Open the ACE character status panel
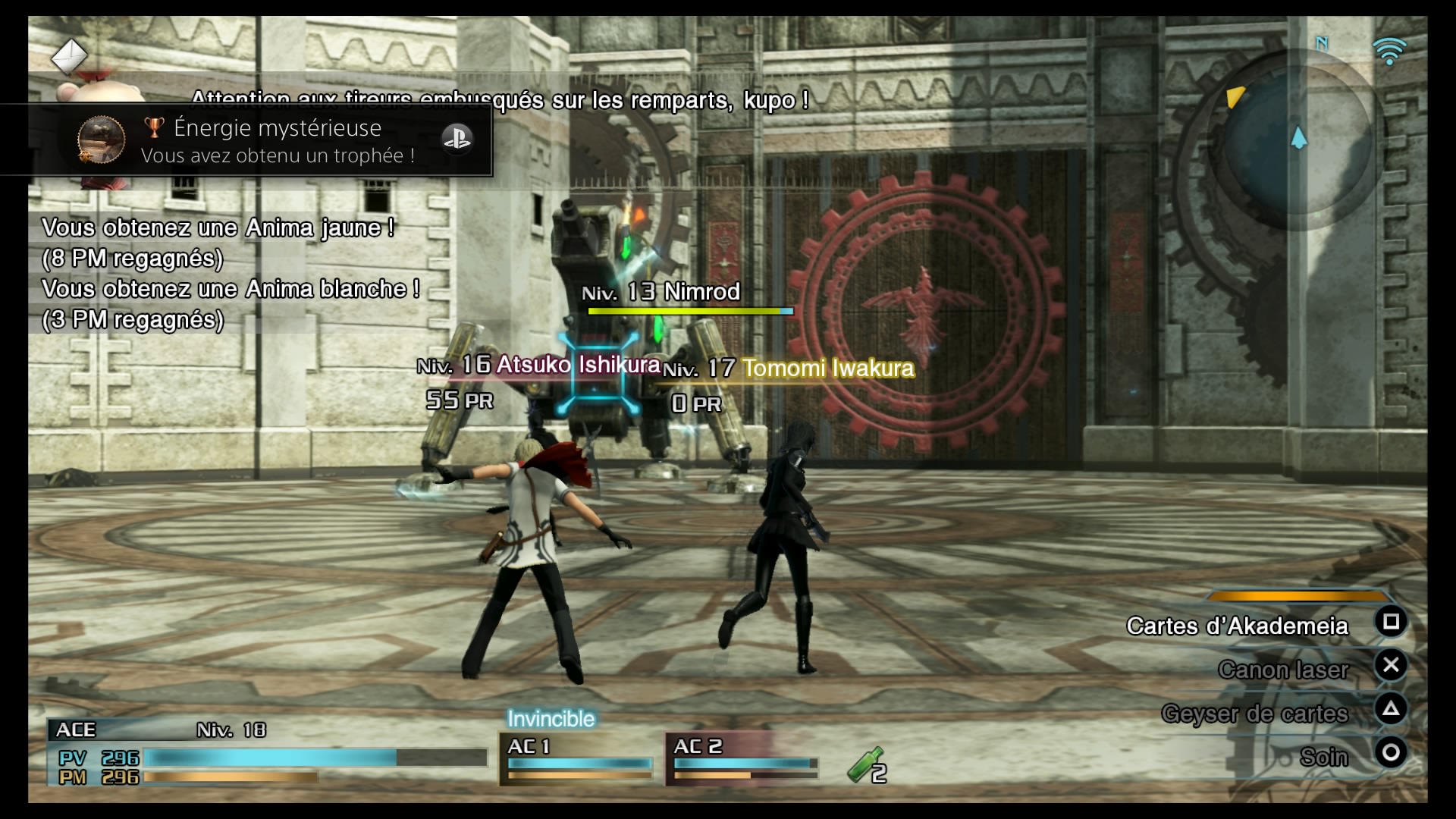The image size is (1456, 819). (267, 753)
